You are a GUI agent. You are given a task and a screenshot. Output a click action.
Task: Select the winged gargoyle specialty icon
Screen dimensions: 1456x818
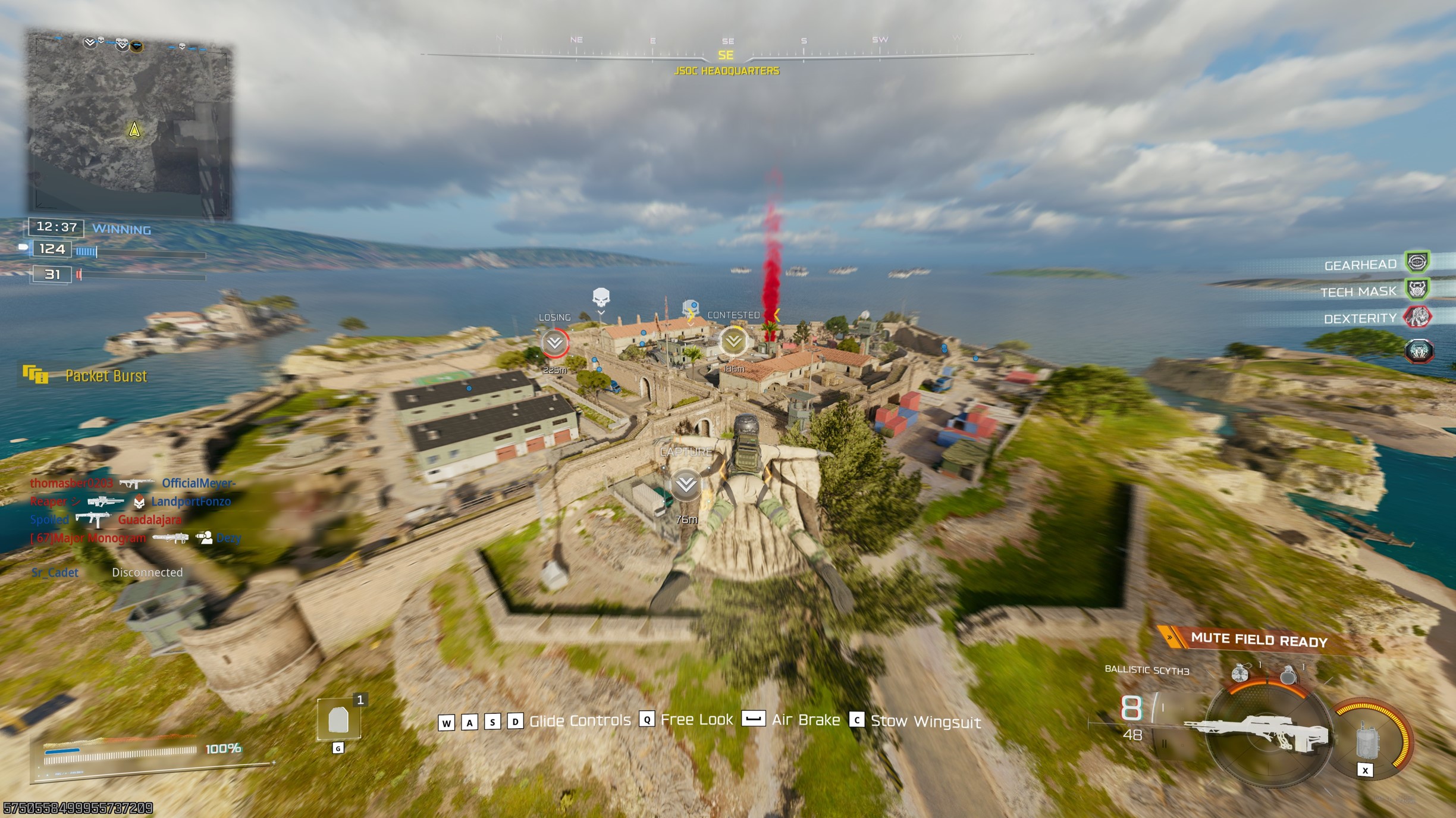(1419, 350)
